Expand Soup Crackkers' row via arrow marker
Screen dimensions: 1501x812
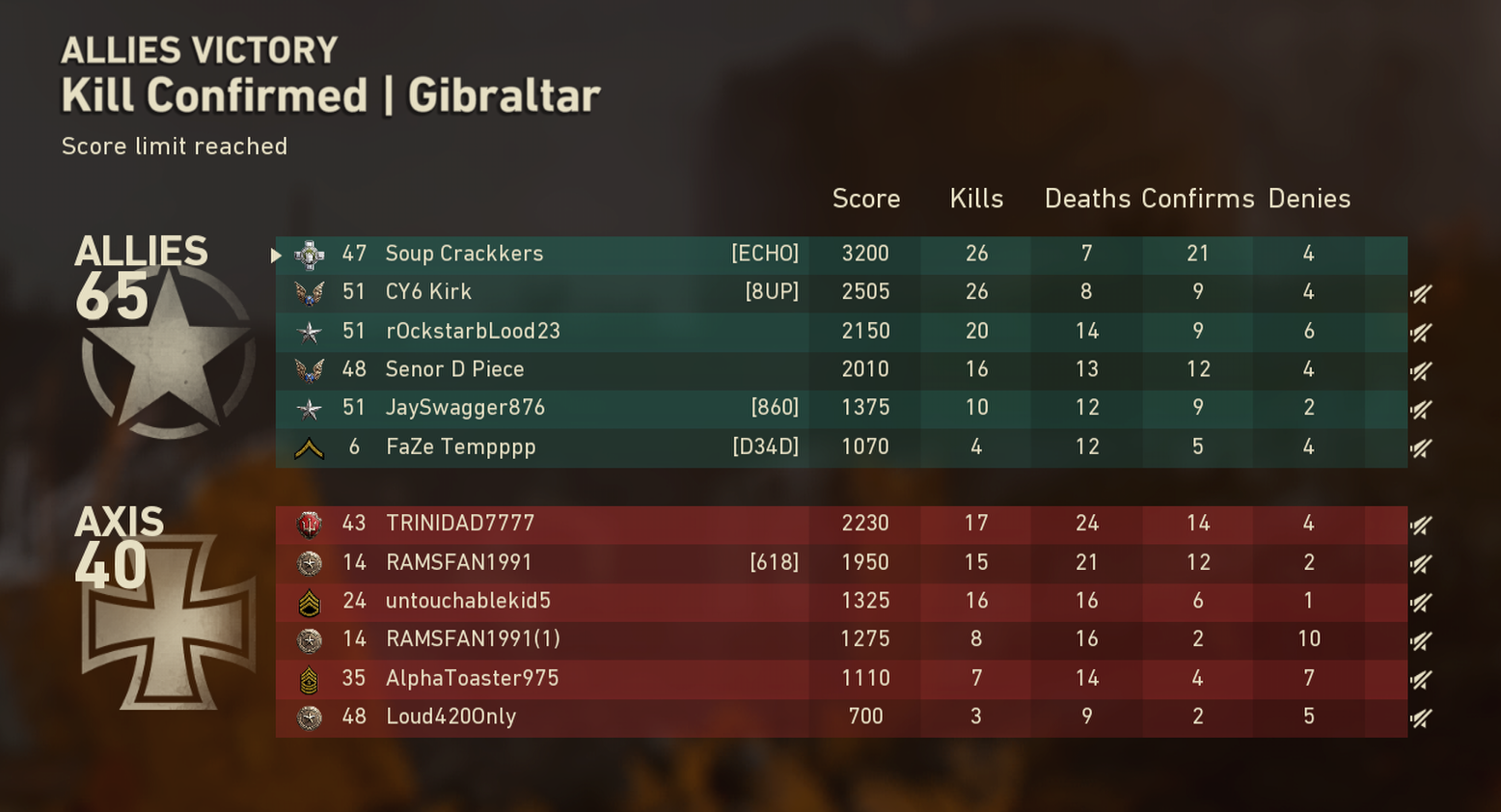pyautogui.click(x=275, y=254)
